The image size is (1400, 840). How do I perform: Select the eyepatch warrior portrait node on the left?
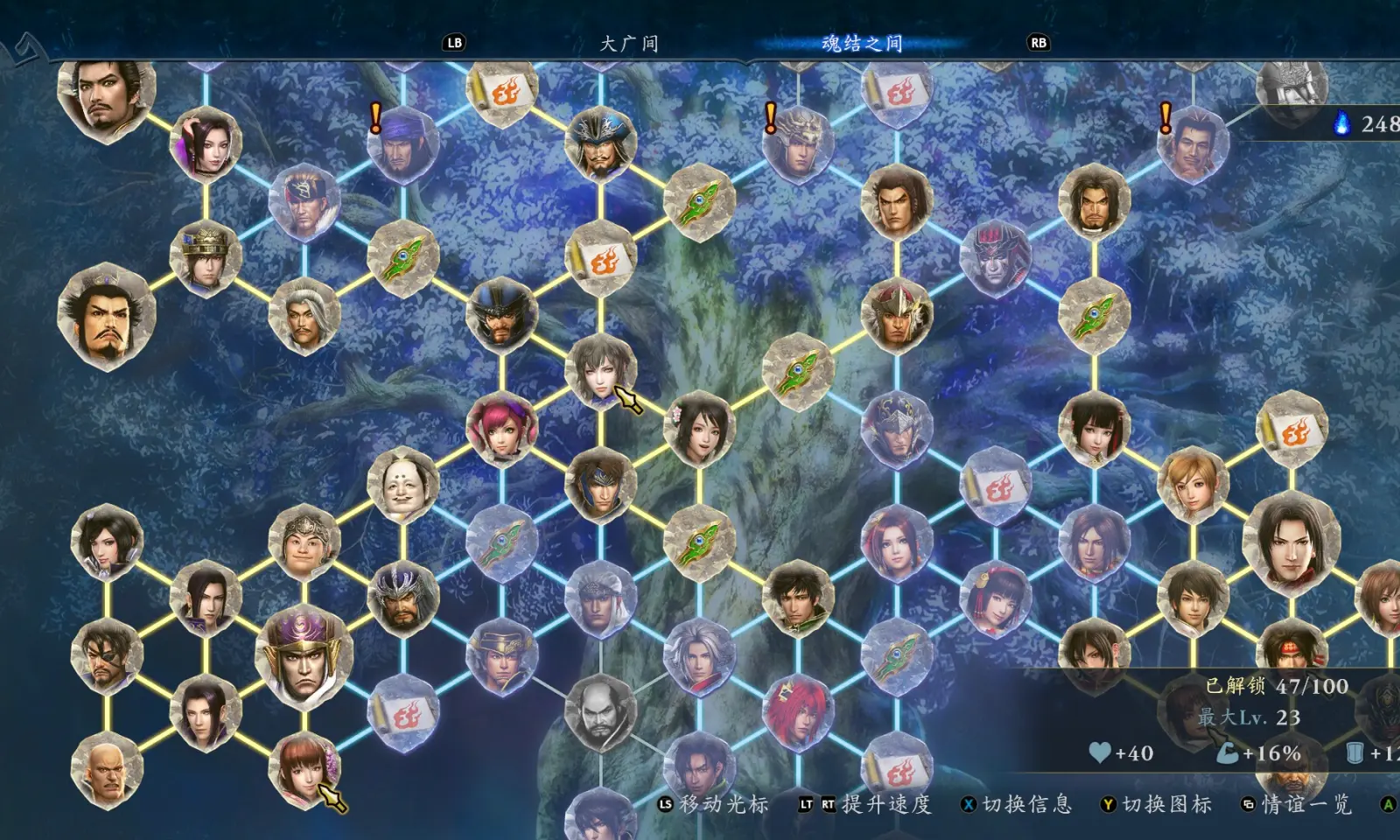[x=105, y=656]
